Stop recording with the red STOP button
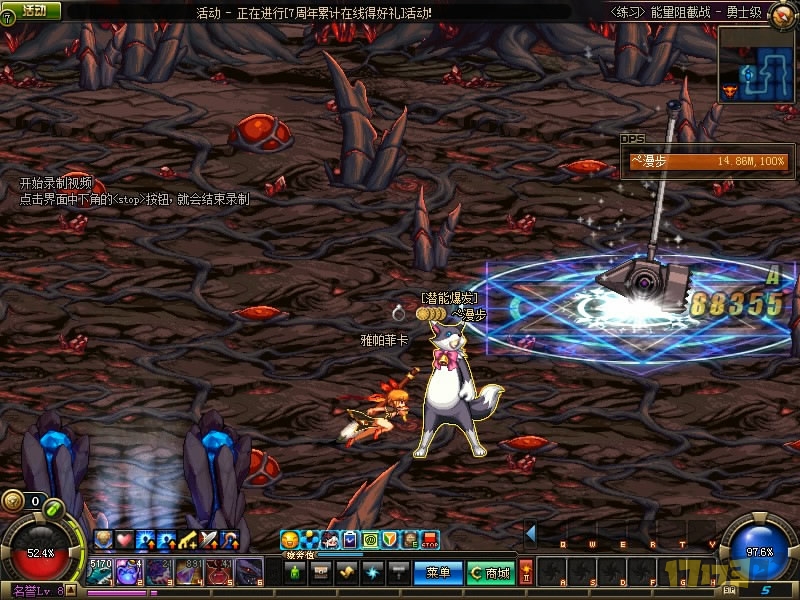This screenshot has height=600, width=800. click(429, 540)
